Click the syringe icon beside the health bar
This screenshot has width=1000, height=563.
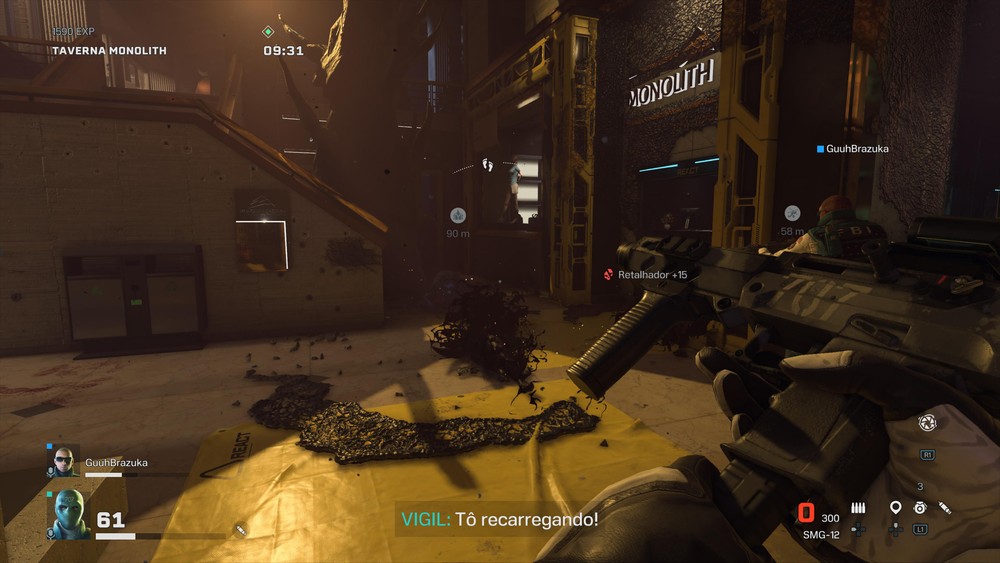[x=240, y=528]
